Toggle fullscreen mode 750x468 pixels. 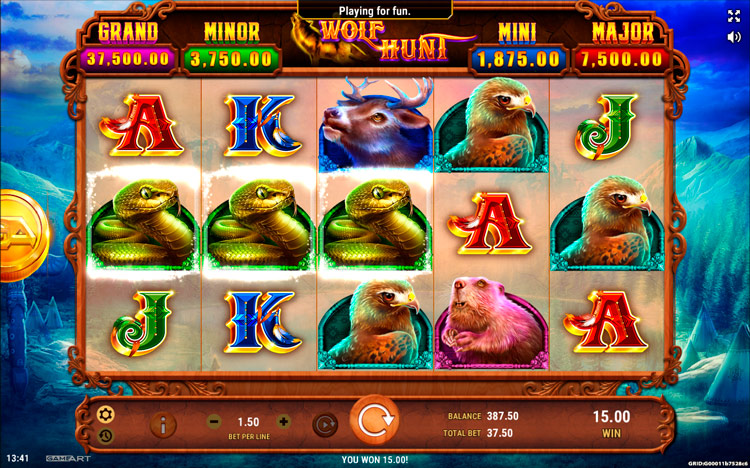point(734,16)
